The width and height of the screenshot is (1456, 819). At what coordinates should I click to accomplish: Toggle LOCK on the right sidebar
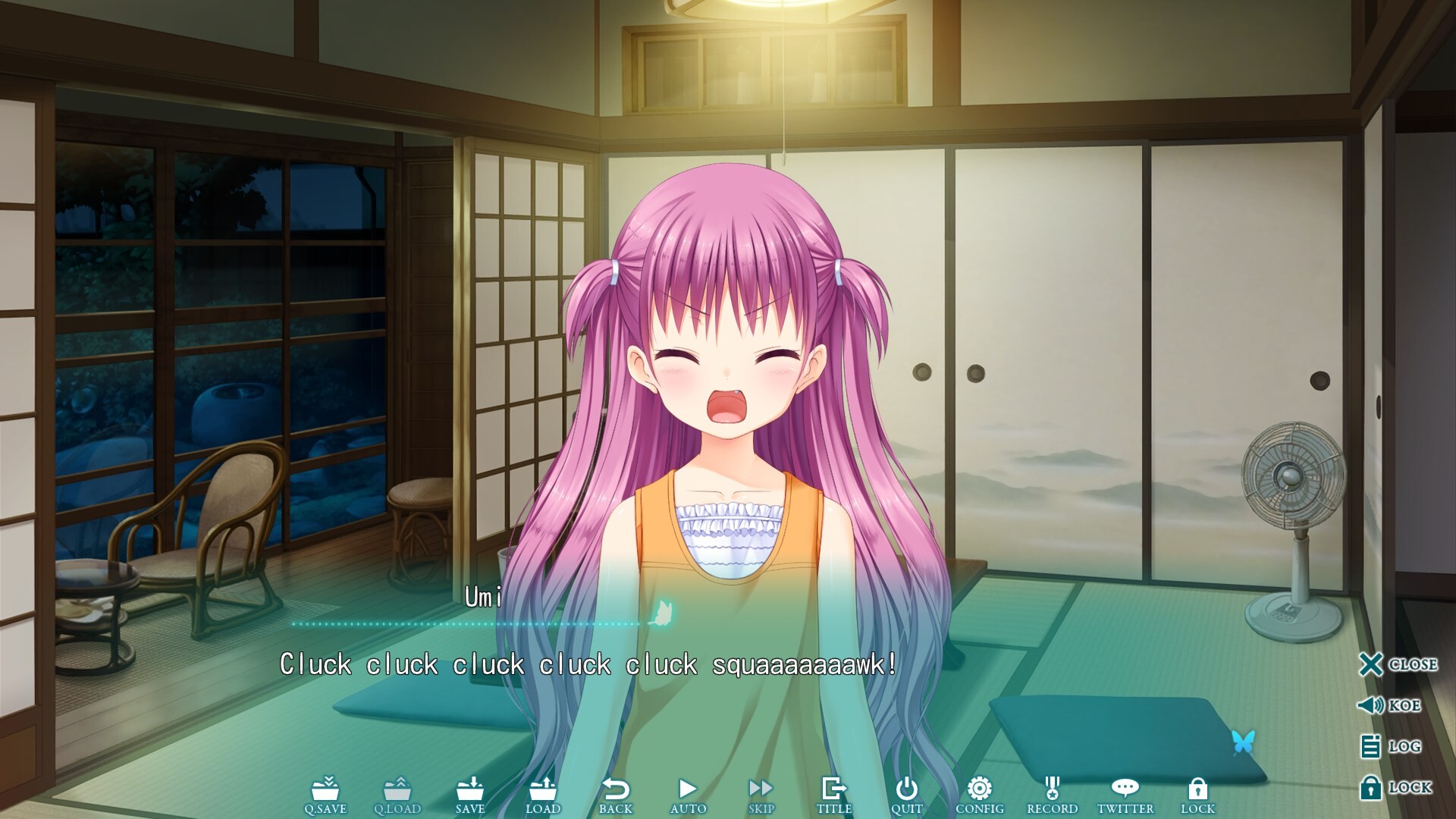point(1373,787)
